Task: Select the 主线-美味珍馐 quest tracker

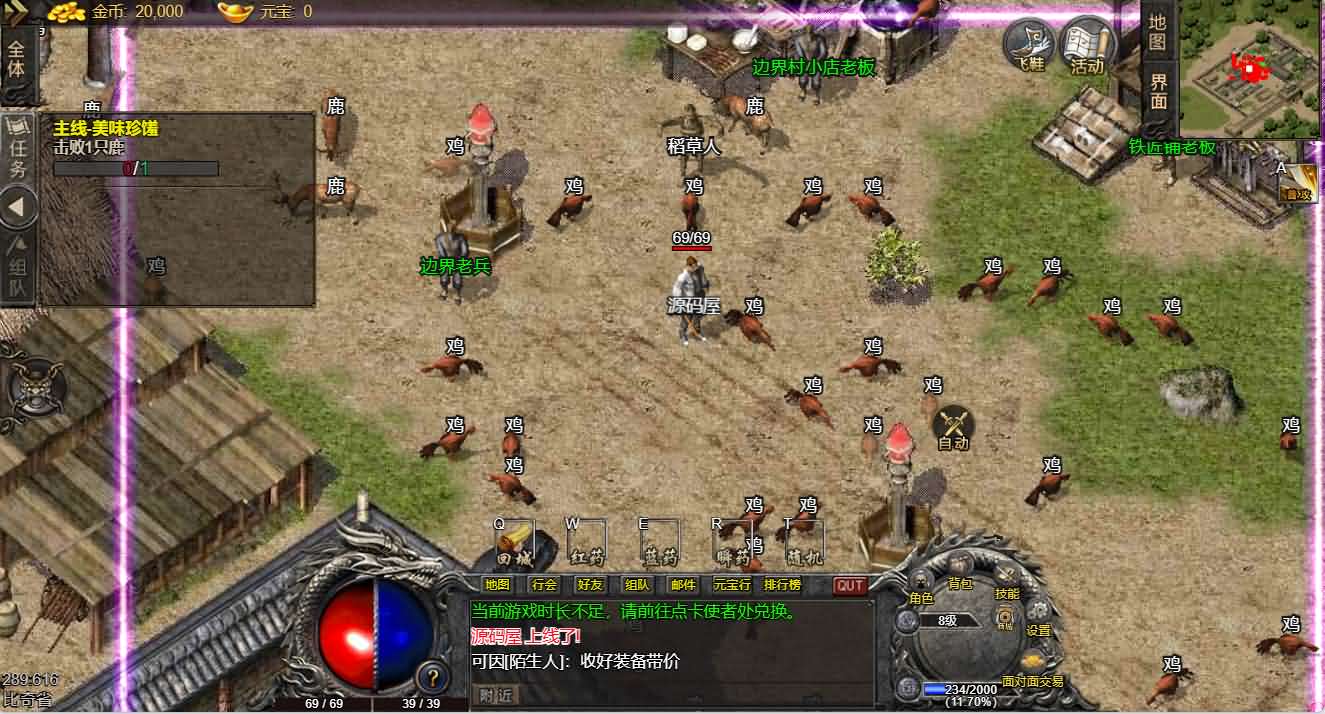Action: pos(106,129)
